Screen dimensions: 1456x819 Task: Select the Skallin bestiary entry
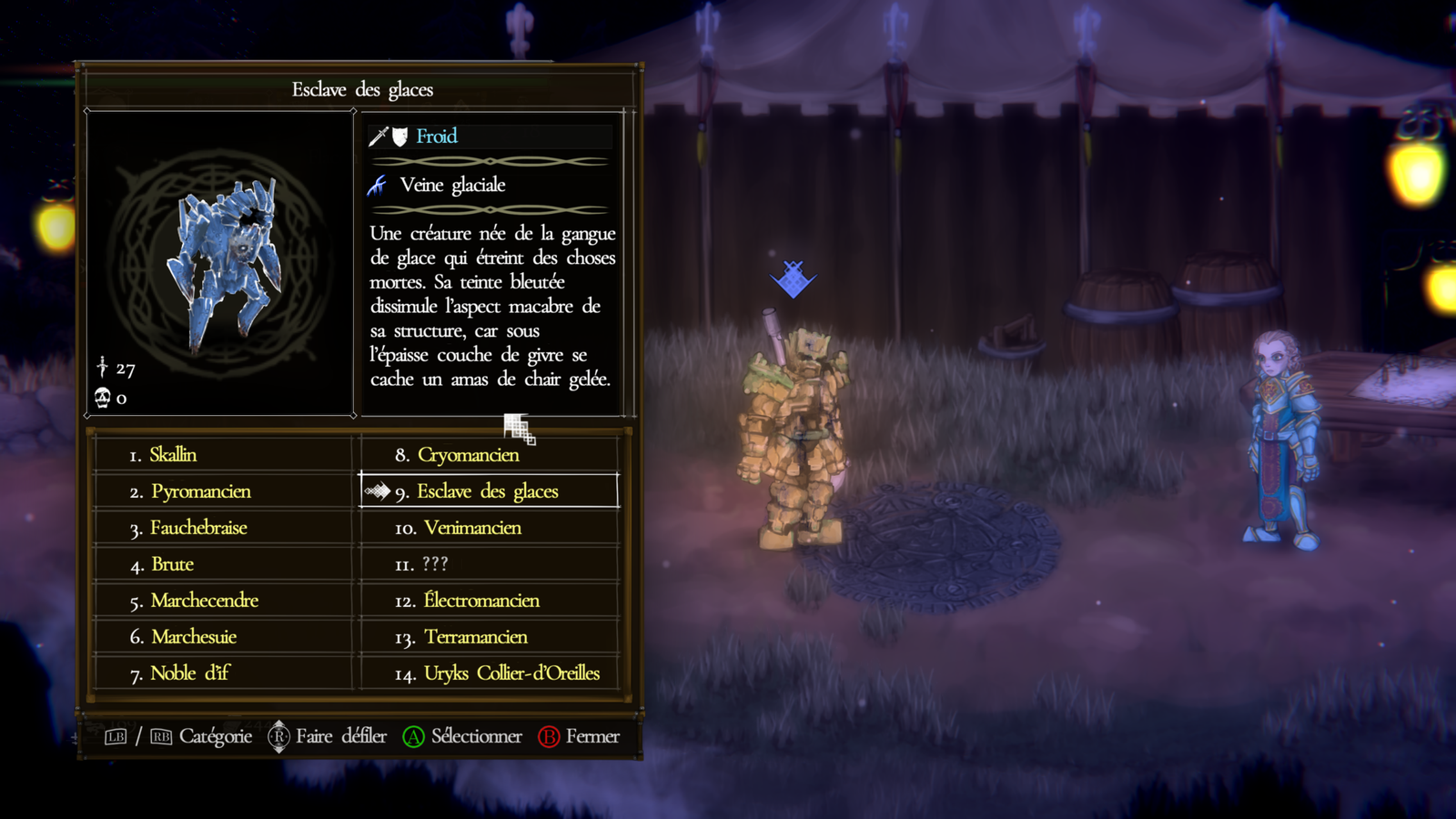tap(173, 455)
